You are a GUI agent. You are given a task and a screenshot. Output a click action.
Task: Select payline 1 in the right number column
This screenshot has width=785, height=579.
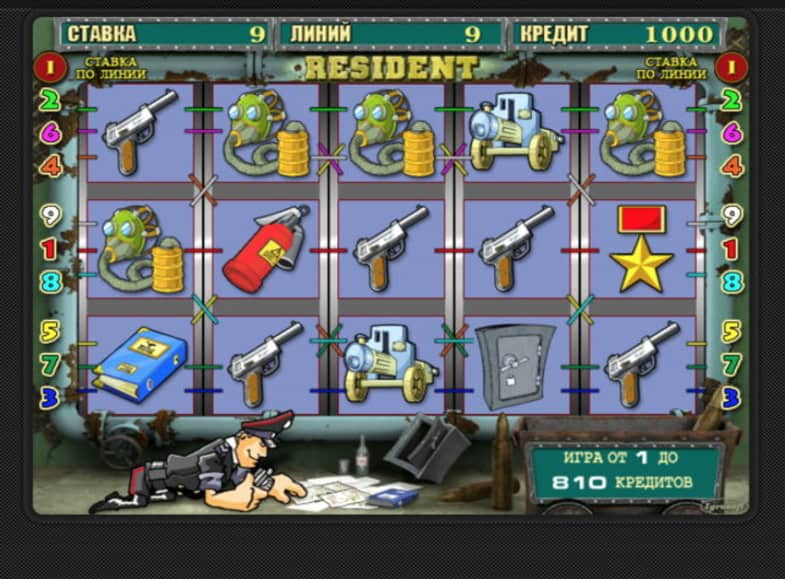732,249
